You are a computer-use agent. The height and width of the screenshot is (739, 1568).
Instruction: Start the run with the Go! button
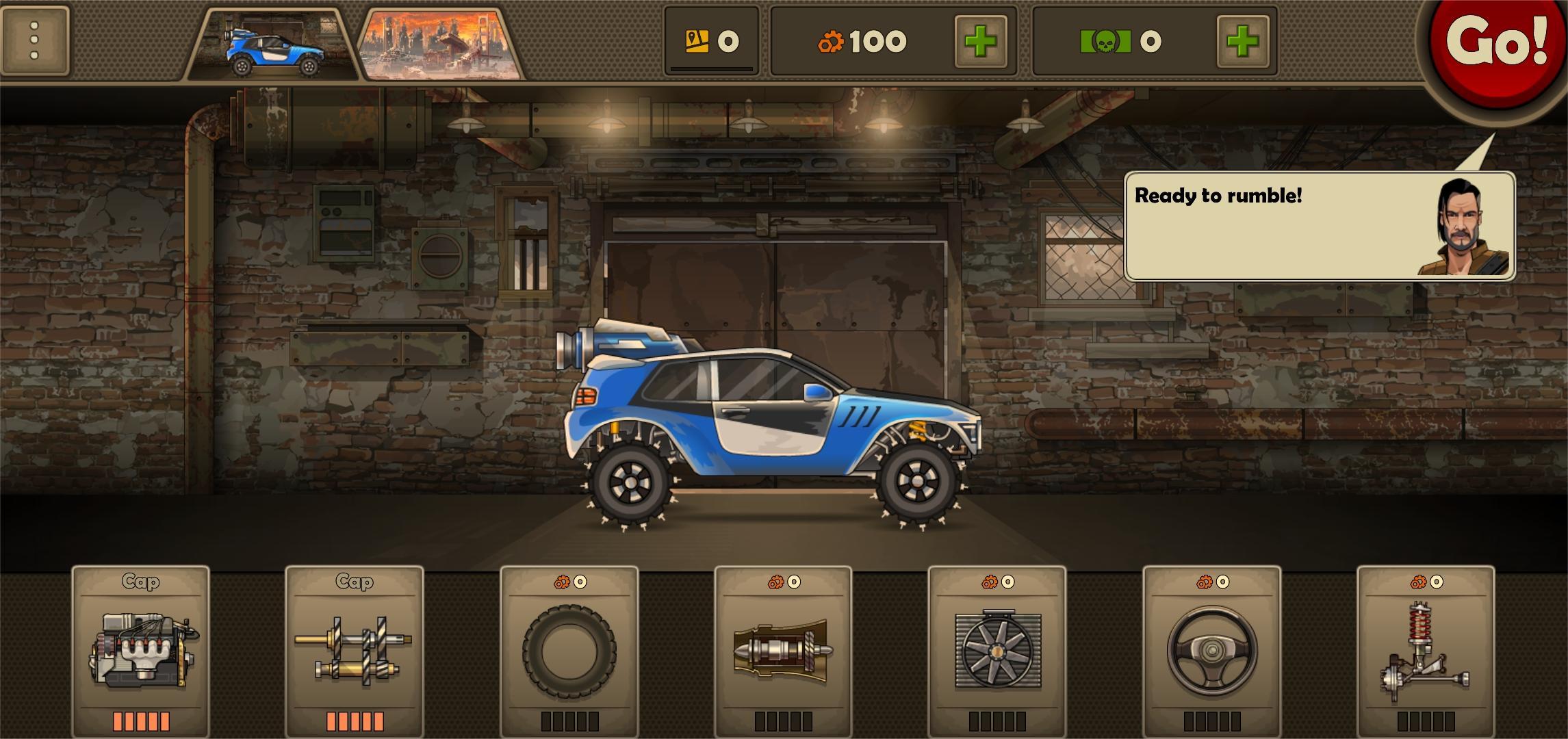(x=1496, y=42)
